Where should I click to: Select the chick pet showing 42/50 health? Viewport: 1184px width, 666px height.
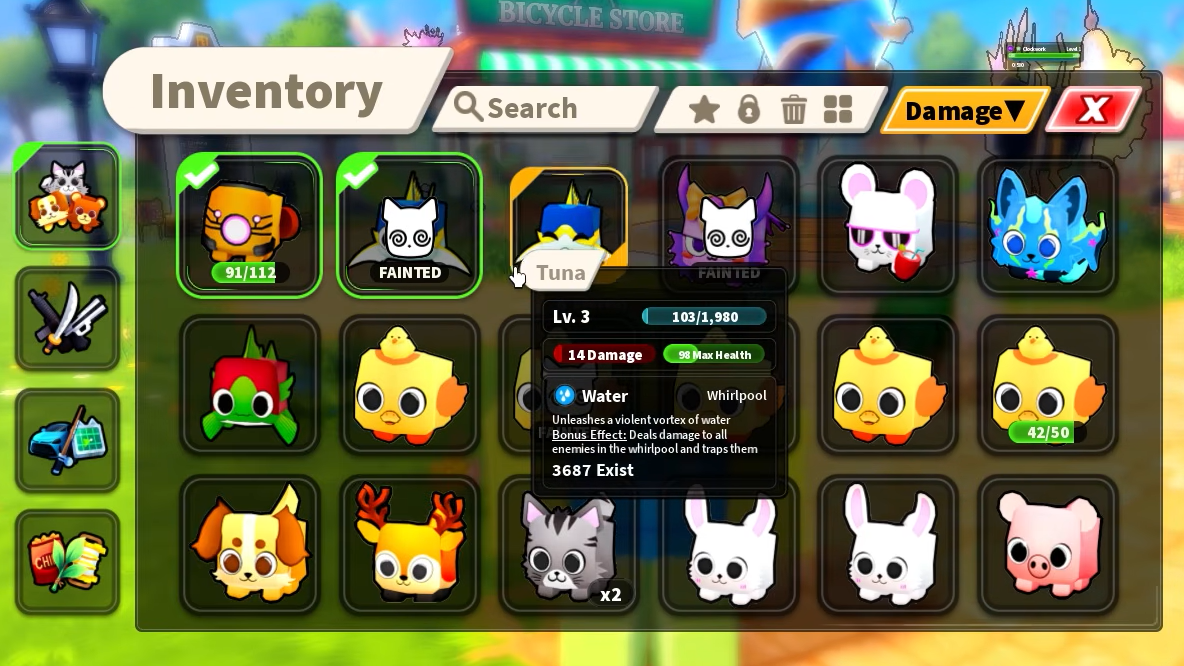click(x=1047, y=385)
